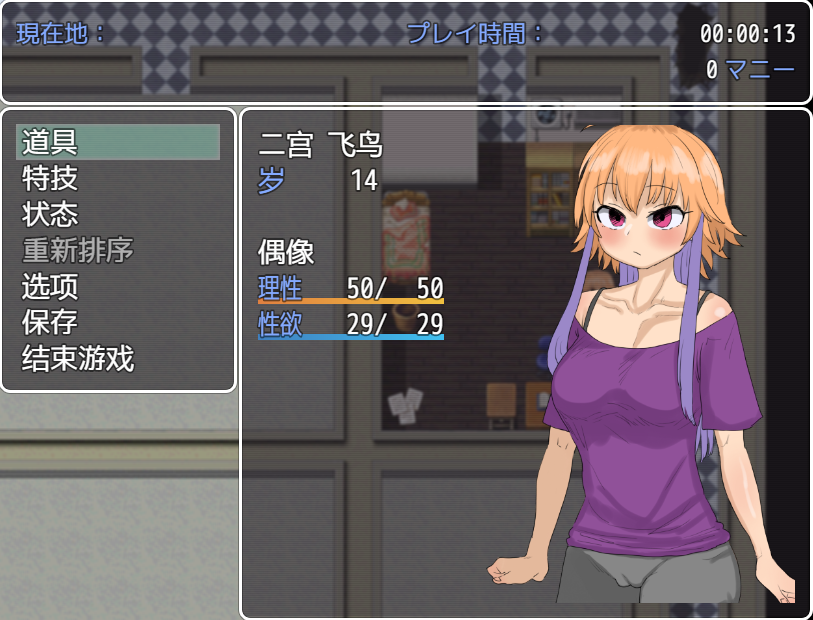
Task: Choose the greyed 重新排序 entry
Action: click(78, 250)
